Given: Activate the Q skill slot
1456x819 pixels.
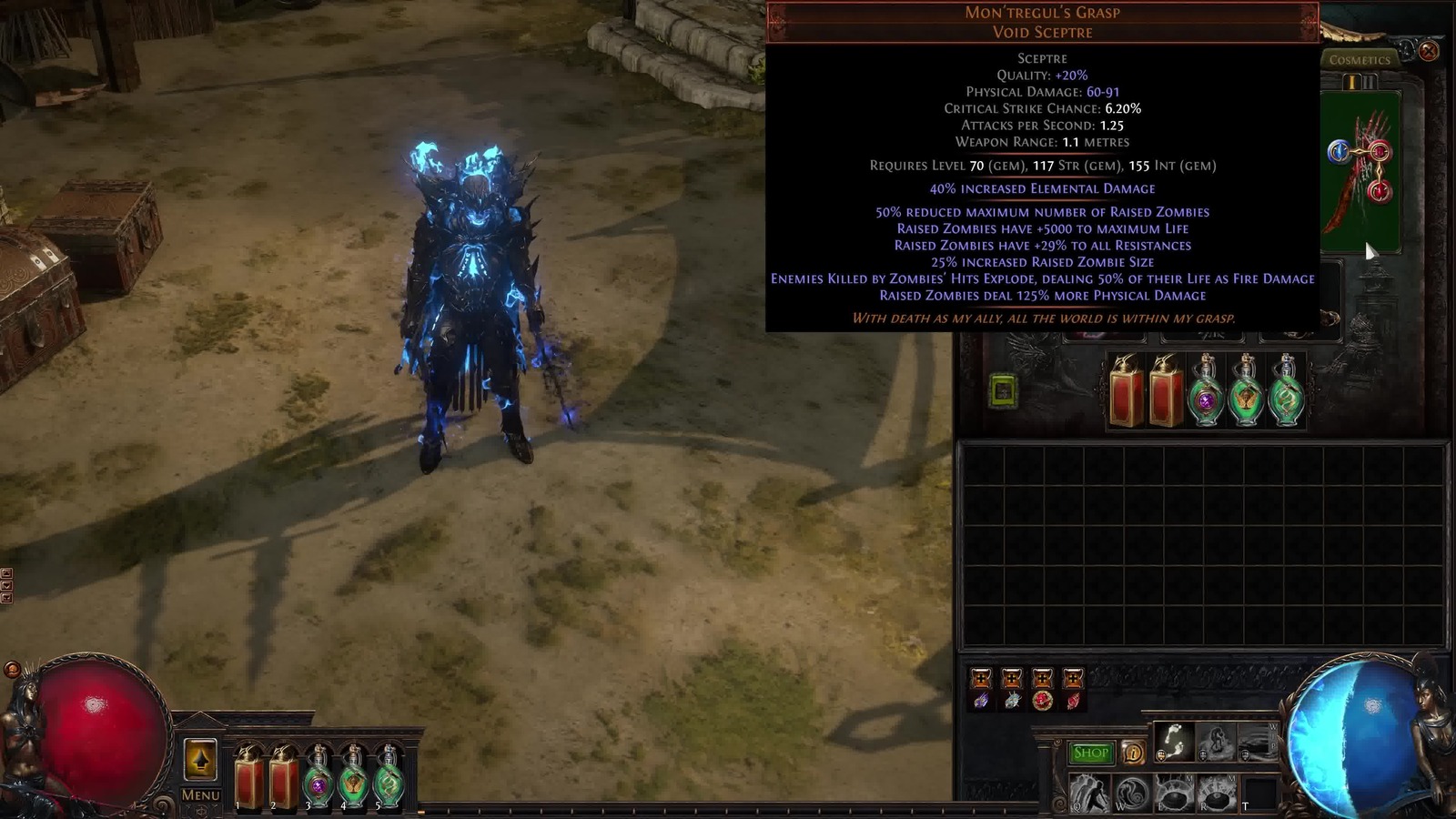Looking at the screenshot, I should (x=1088, y=793).
